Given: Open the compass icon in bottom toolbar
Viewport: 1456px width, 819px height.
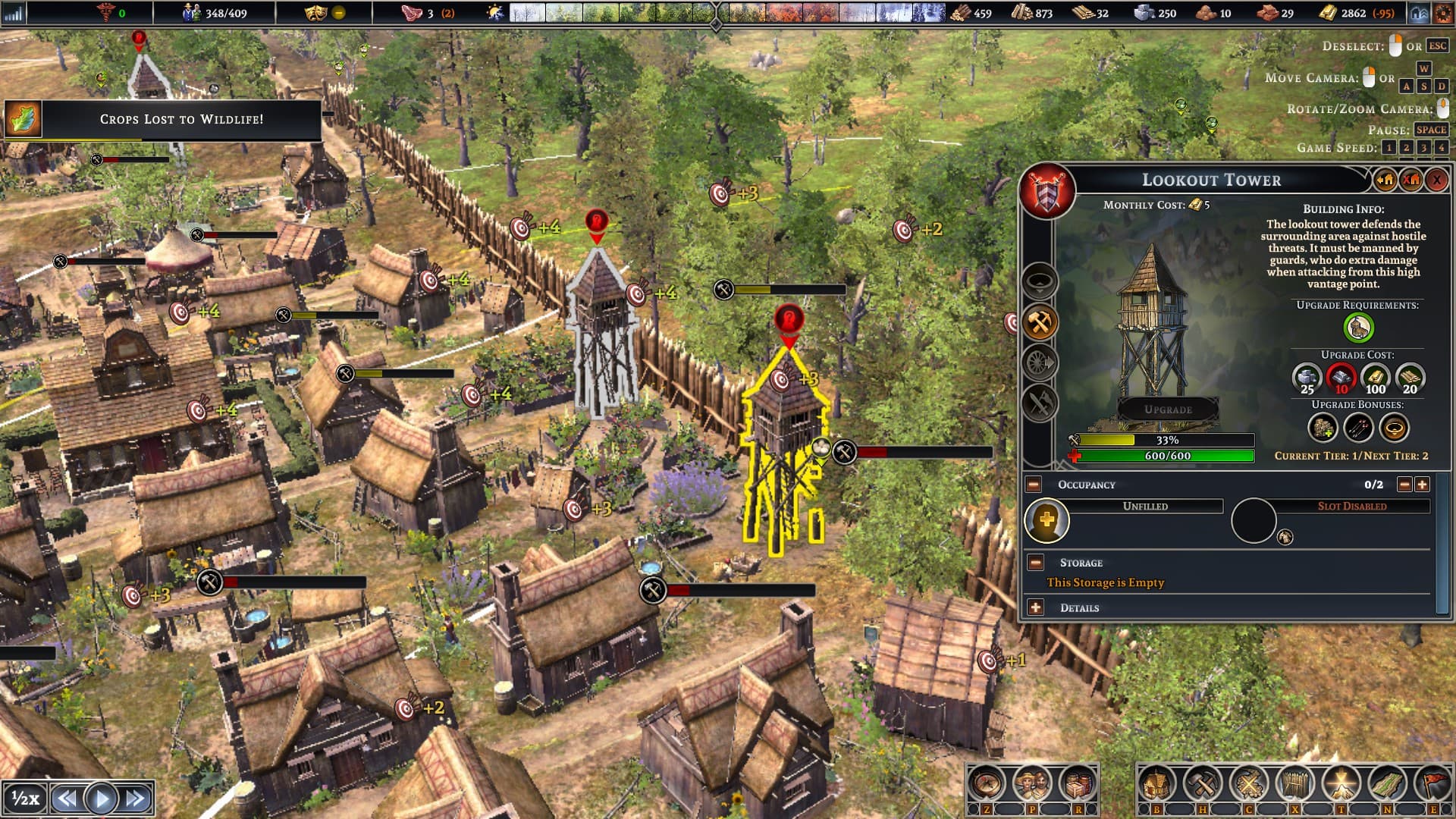Looking at the screenshot, I should (987, 784).
